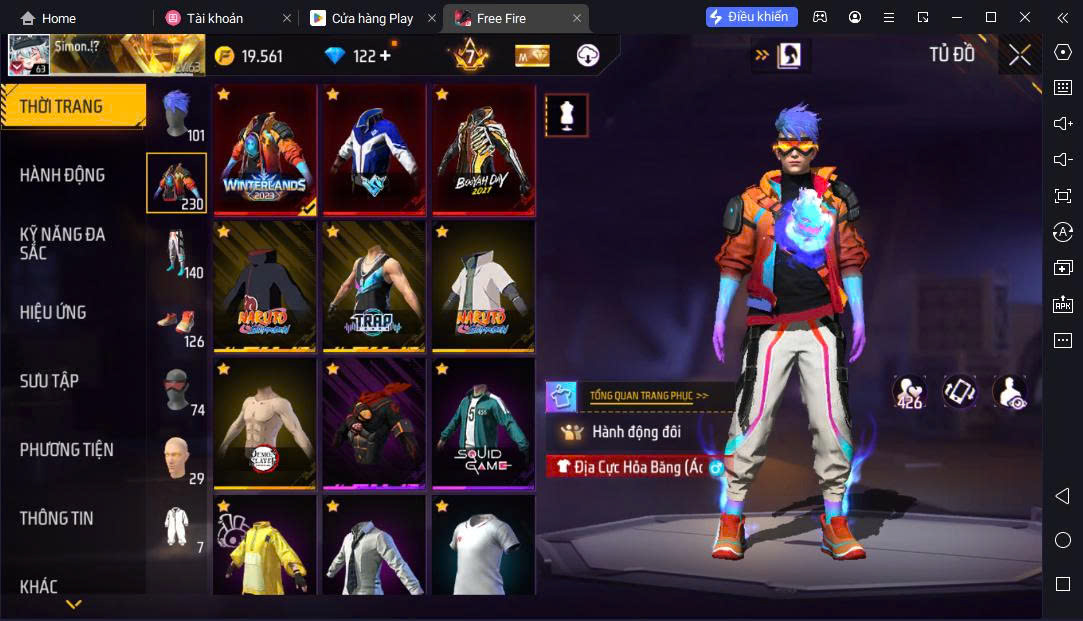1083x621 pixels.
Task: Click the Hành động đôi button
Action: click(x=636, y=432)
